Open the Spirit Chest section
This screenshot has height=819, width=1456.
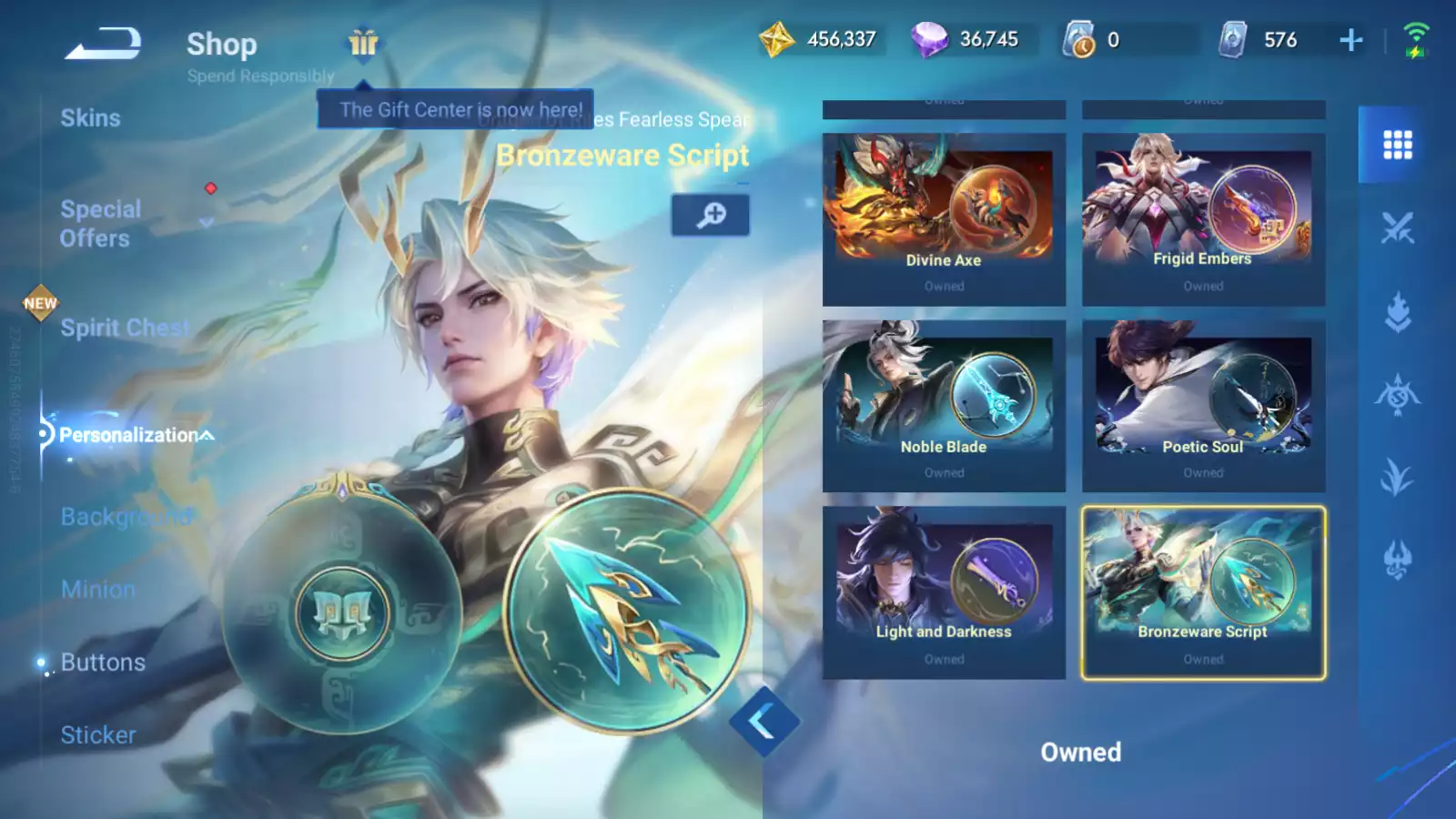click(x=125, y=328)
